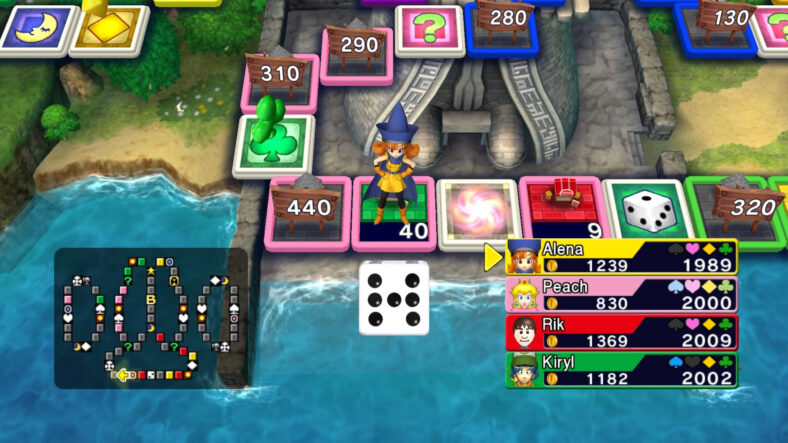Pick Kiryl's player status row
Screen dimensions: 788x443
coord(621,370)
